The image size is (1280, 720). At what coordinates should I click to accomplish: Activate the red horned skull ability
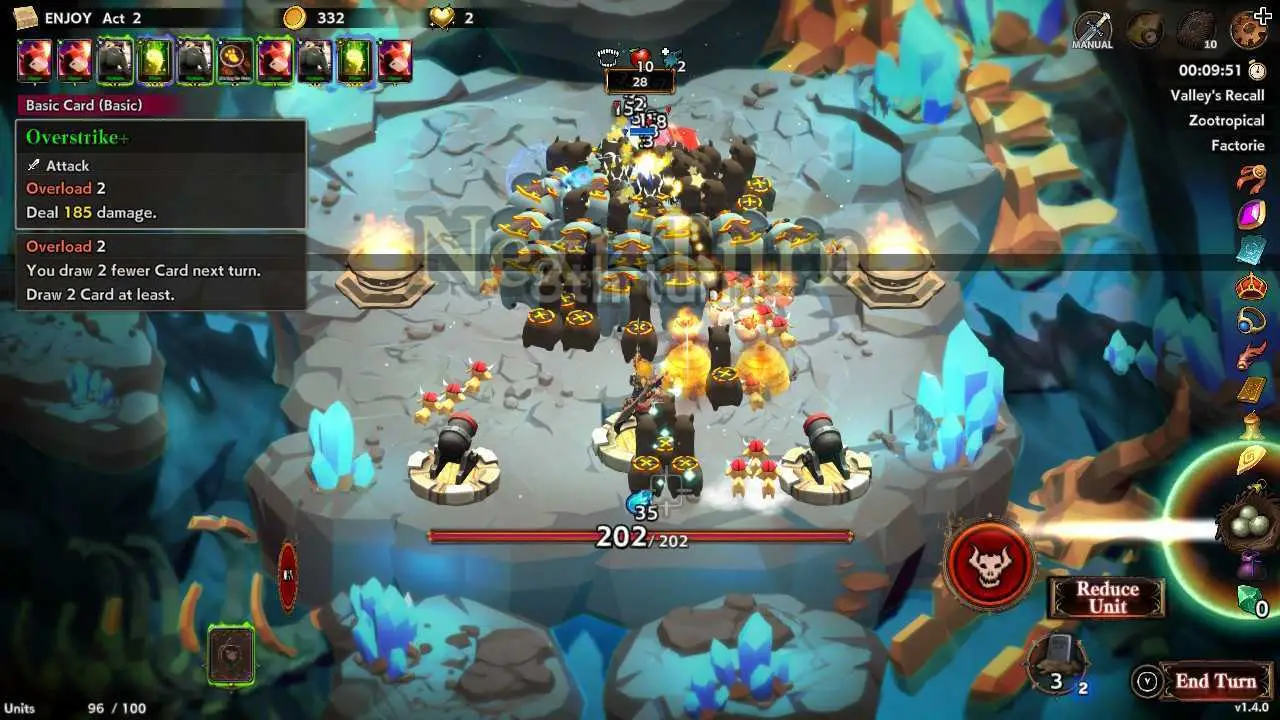pos(989,564)
